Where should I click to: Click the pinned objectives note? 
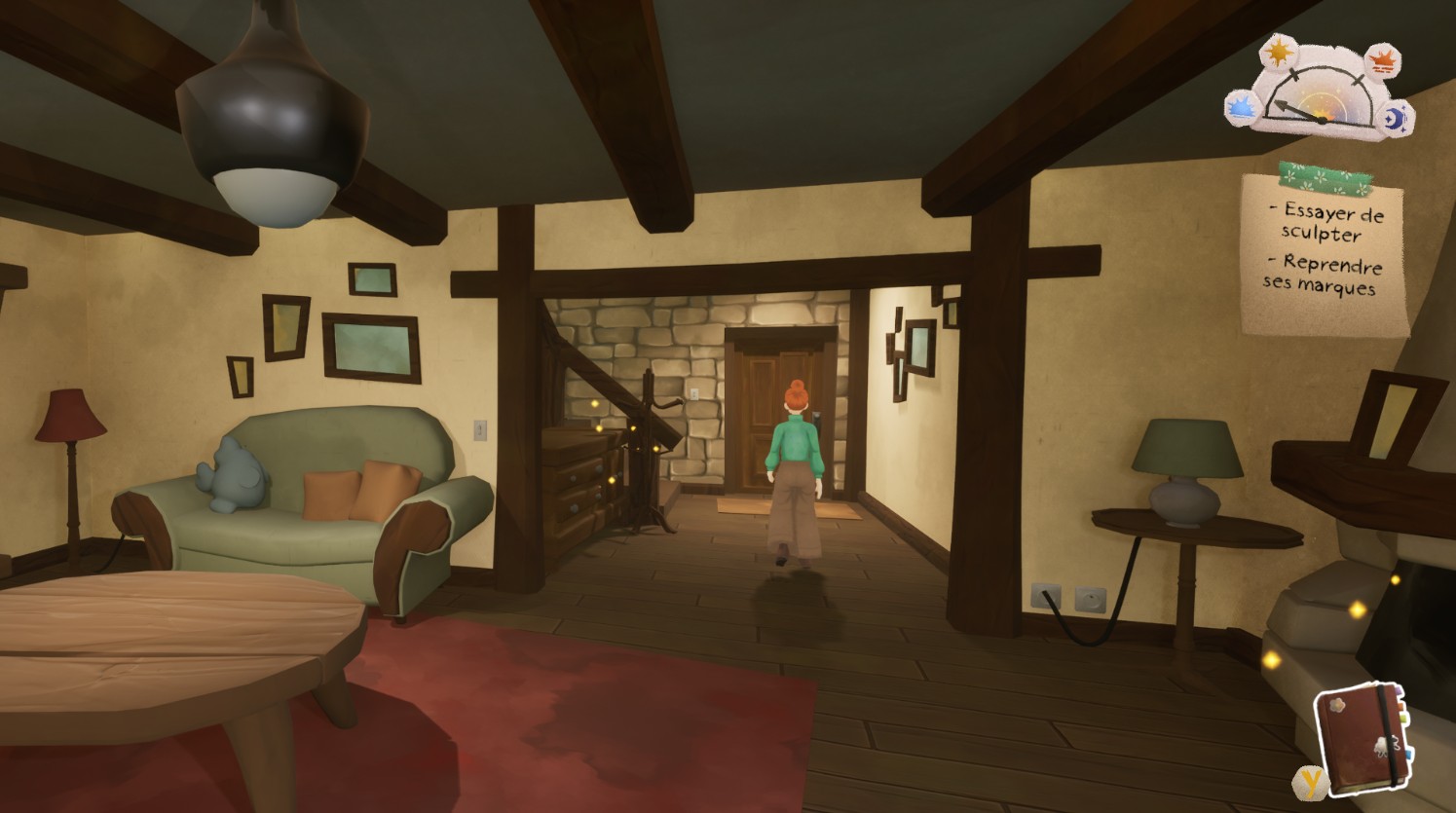pos(1323,252)
